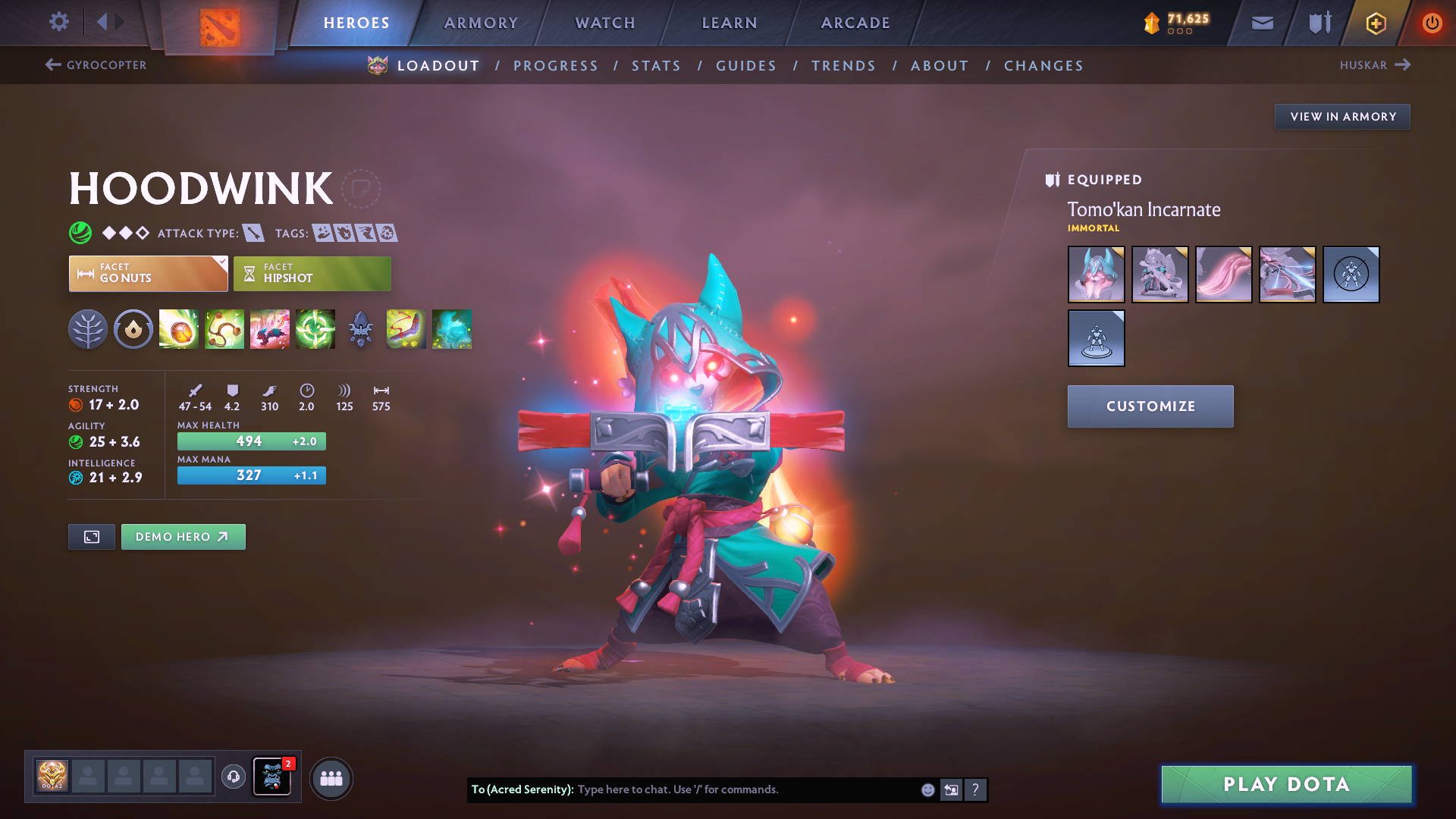Open the Arcade tab

855,23
